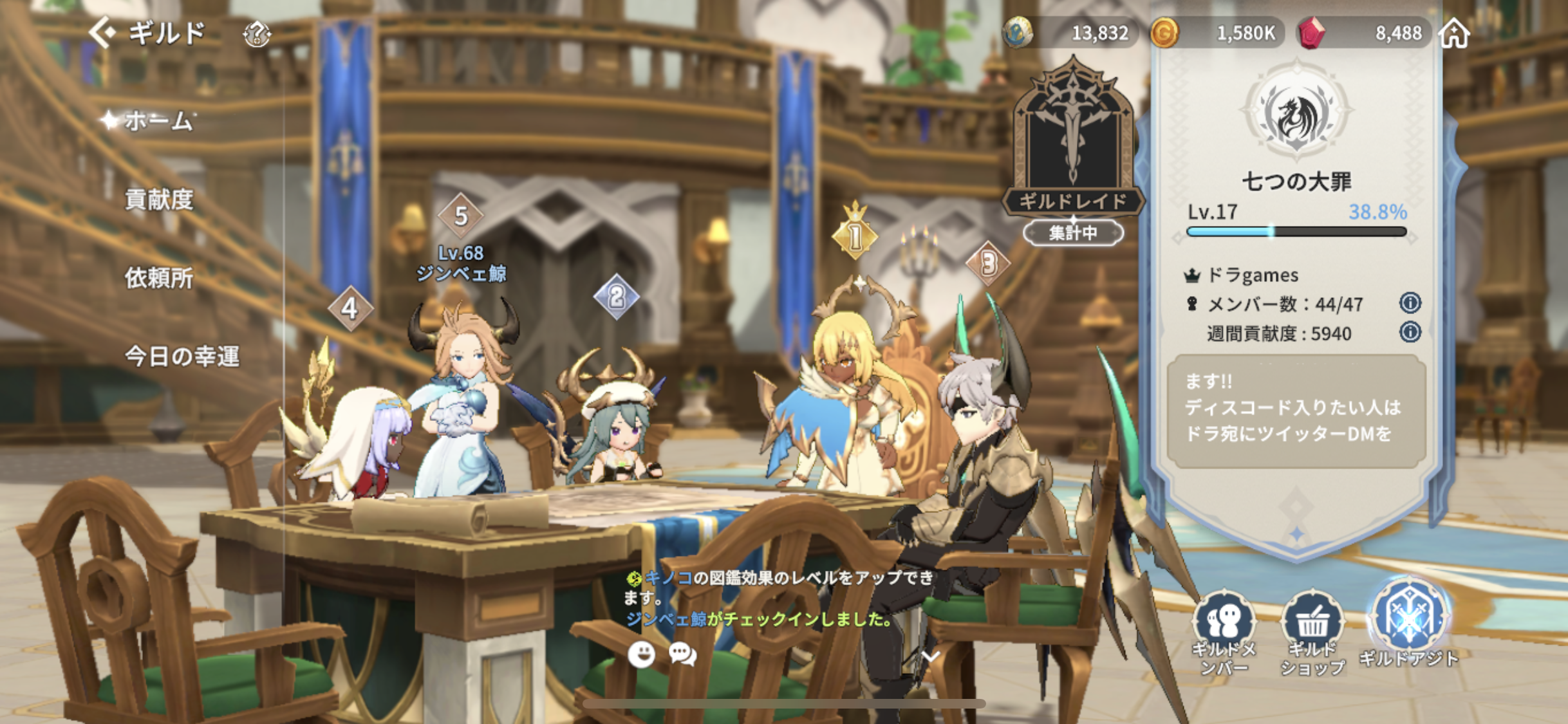The image size is (1568, 724).
Task: Open the 貢献度 menu entry
Action: tap(159, 200)
